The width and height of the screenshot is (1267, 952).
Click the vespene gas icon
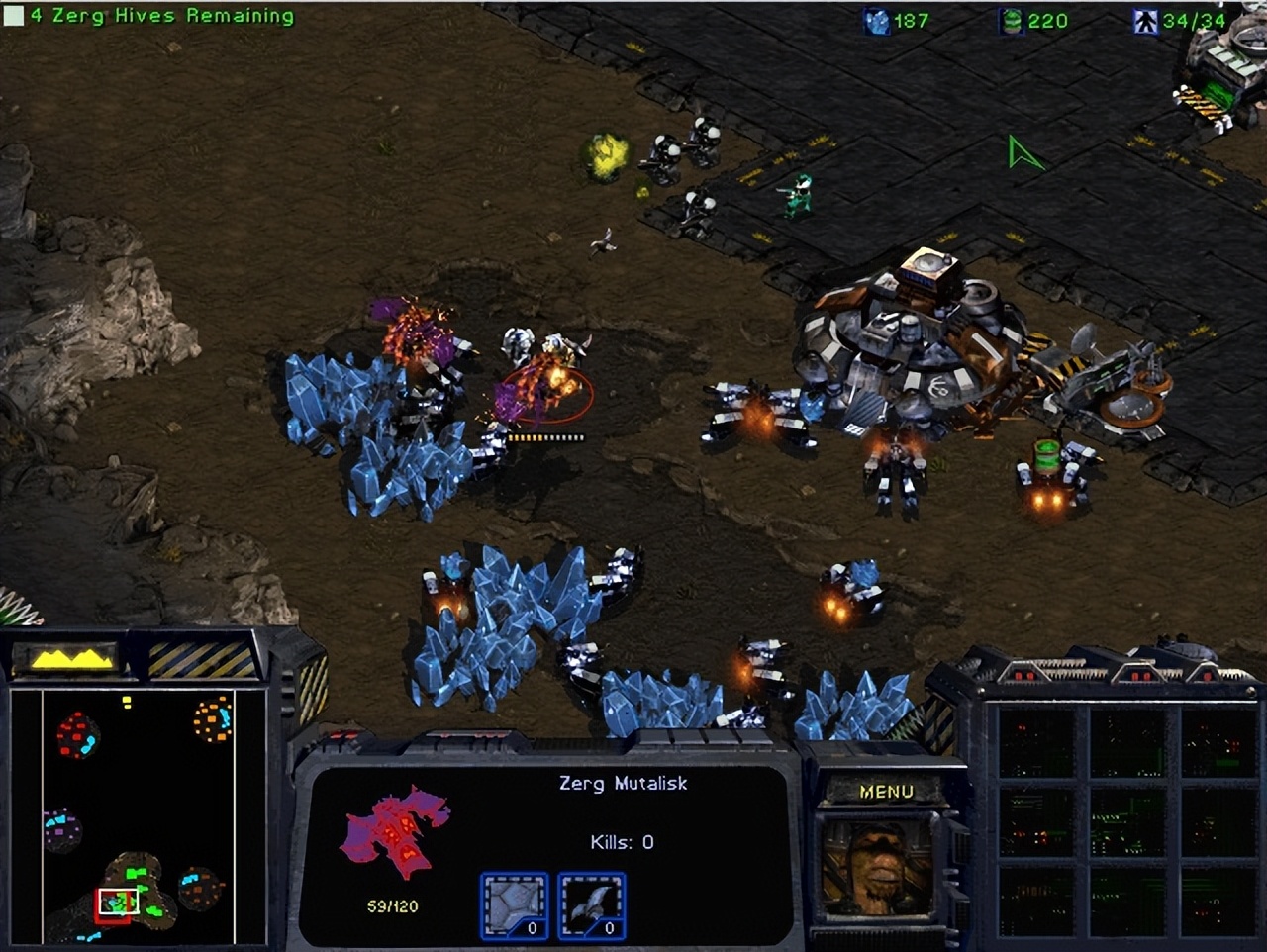1012,21
